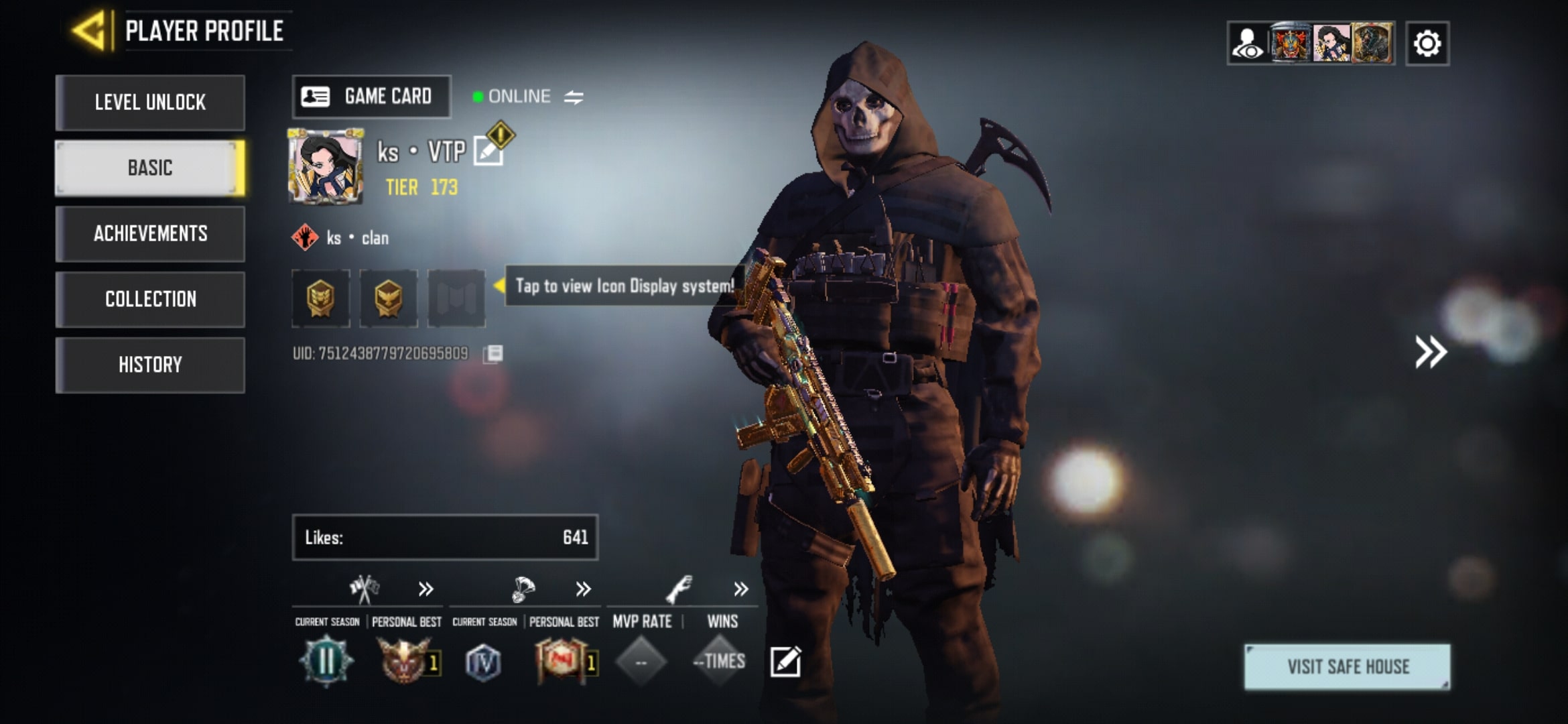Expand multiplayer ranked stats arrows
This screenshot has height=724, width=1568.
[426, 589]
